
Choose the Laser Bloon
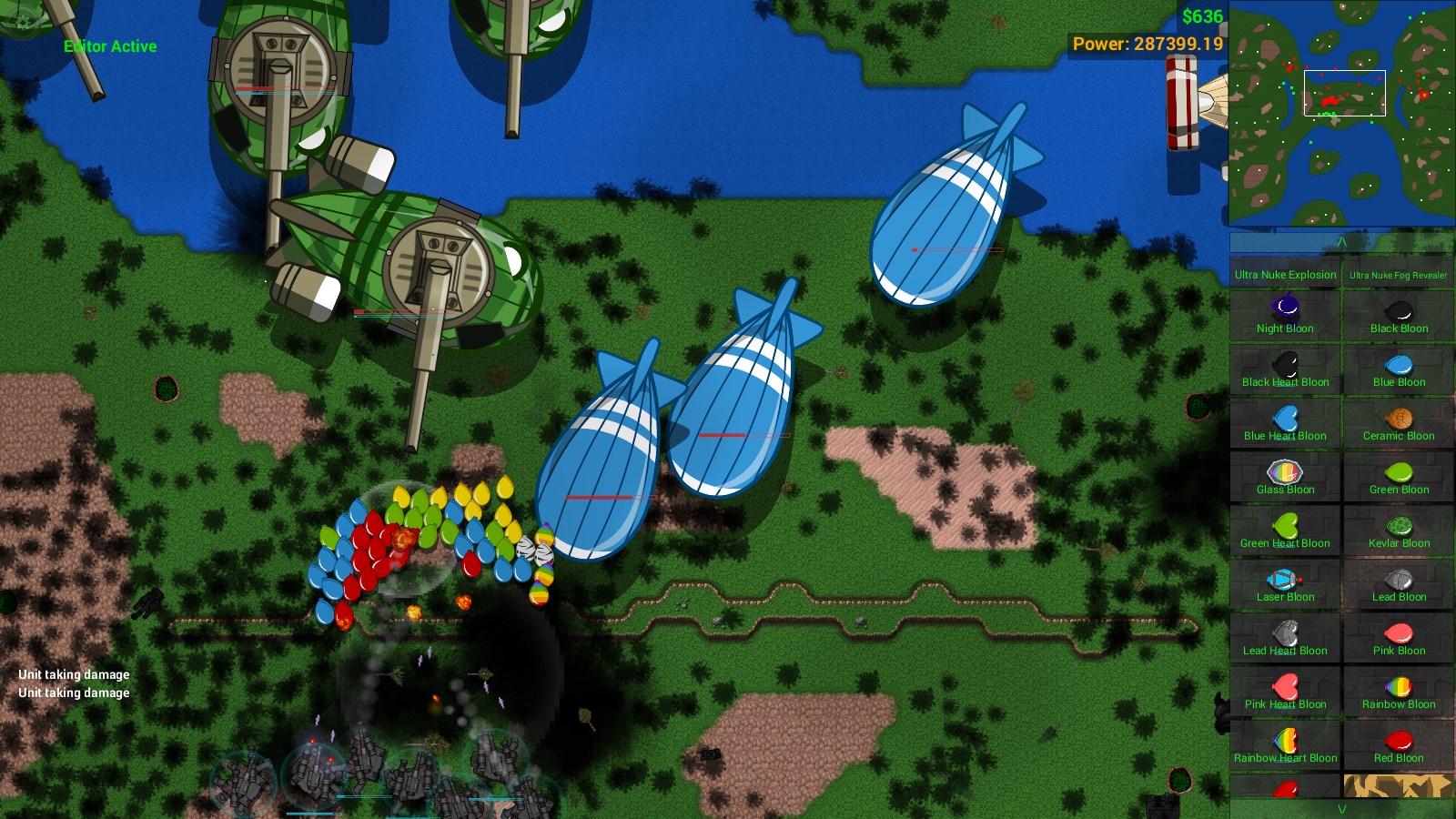(x=1285, y=583)
